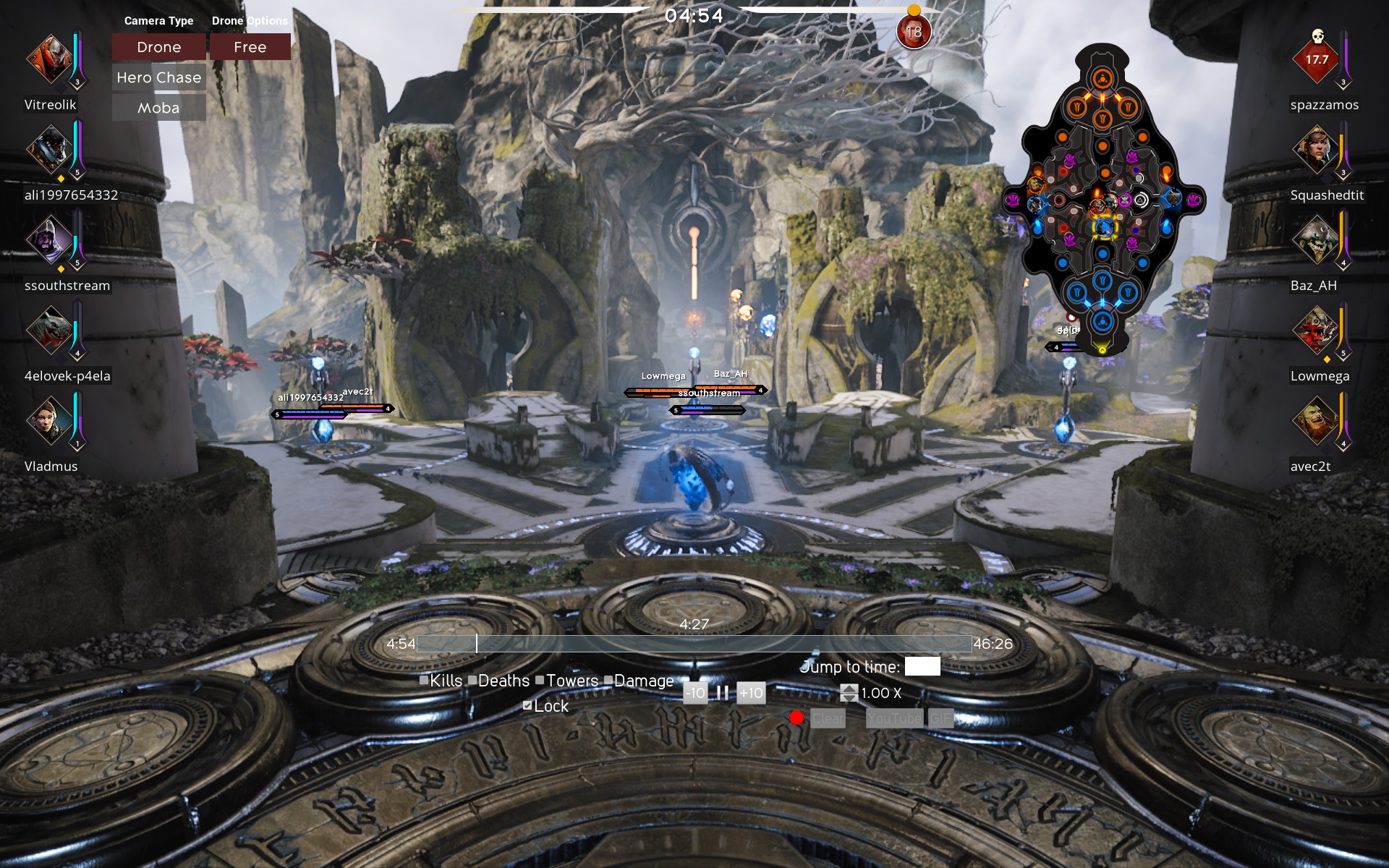Uncheck the Lock checkbox
1389x868 pixels.
point(527,705)
